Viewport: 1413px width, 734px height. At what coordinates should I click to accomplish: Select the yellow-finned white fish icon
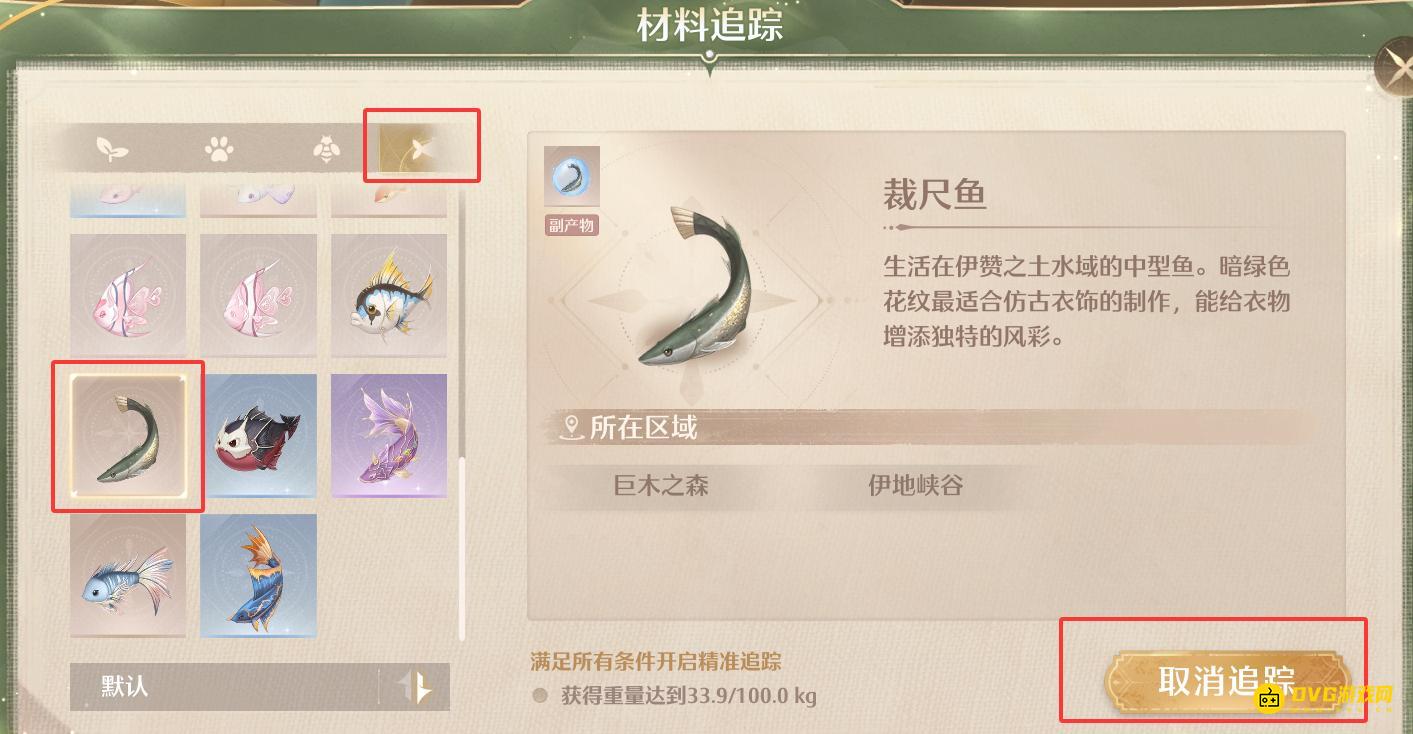pos(388,295)
